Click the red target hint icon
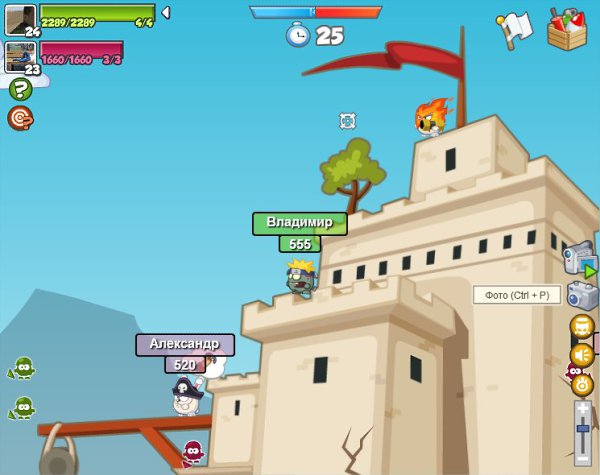The image size is (600, 475). 20,118
